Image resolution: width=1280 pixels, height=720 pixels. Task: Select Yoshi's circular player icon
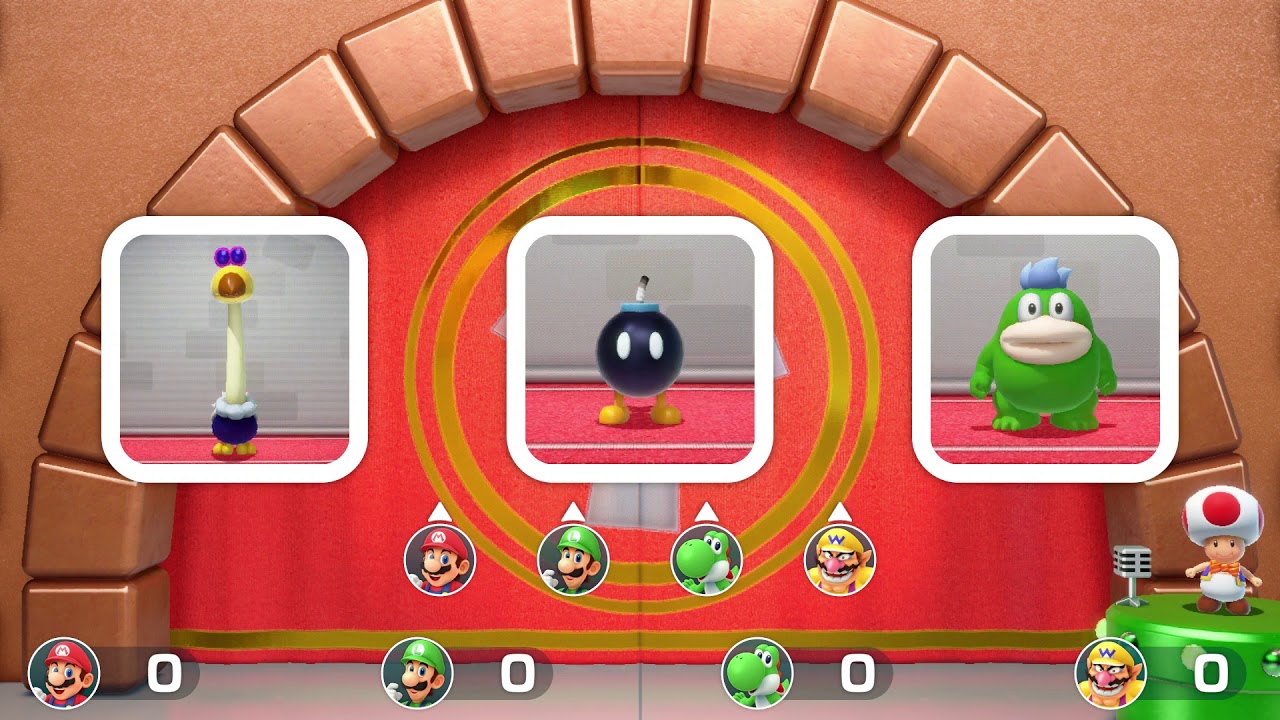tap(707, 558)
